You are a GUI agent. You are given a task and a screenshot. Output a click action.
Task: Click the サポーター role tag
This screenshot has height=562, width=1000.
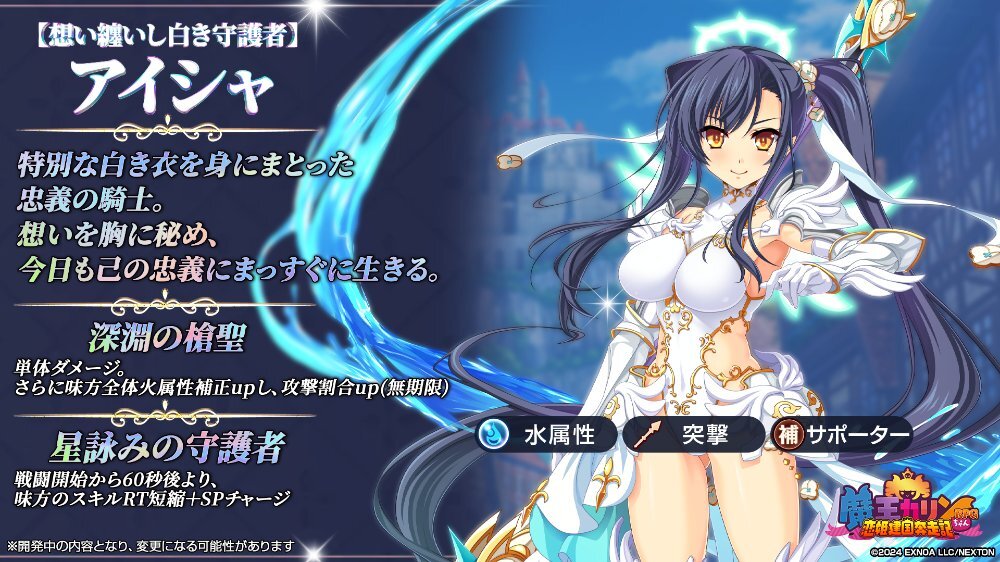click(840, 437)
